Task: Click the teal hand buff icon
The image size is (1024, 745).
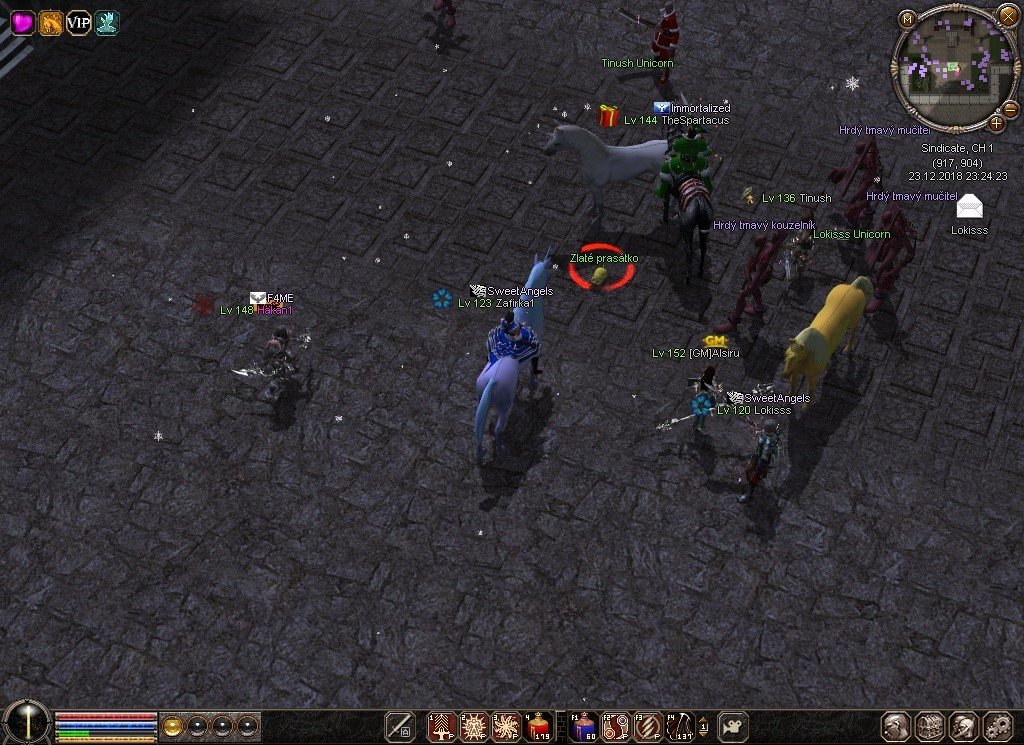Action: (106, 22)
